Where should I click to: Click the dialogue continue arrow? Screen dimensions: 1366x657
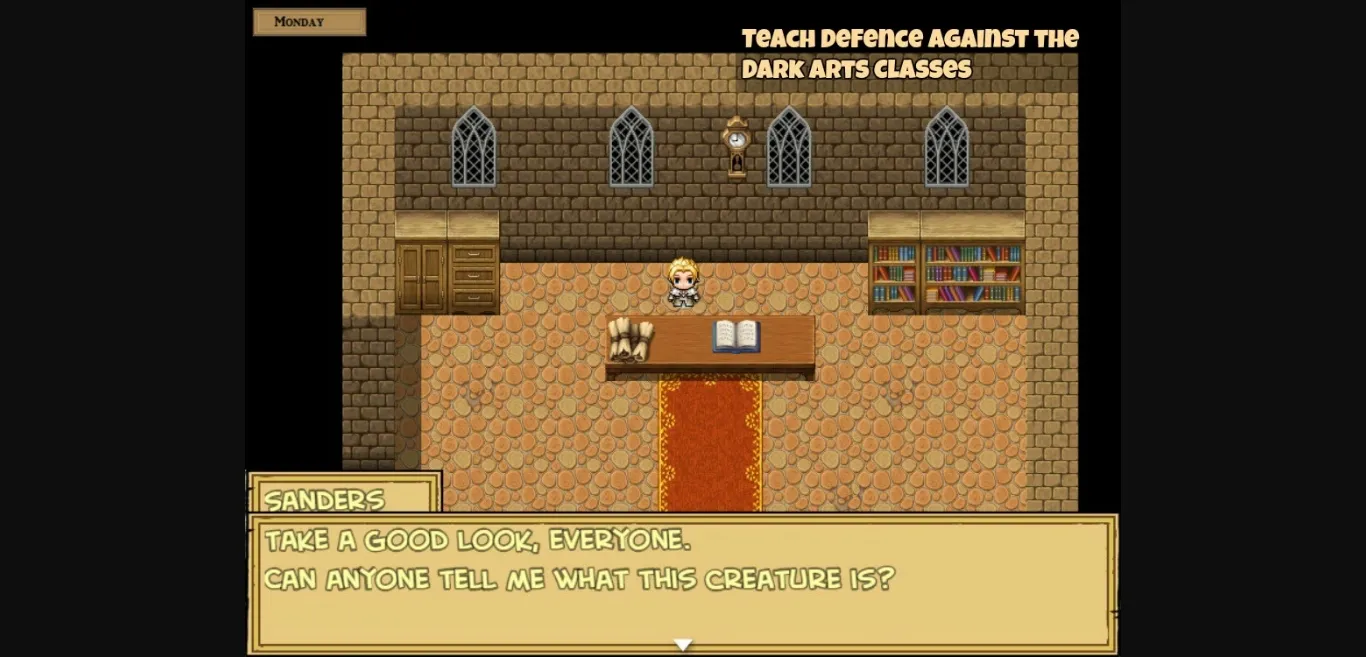tap(682, 645)
